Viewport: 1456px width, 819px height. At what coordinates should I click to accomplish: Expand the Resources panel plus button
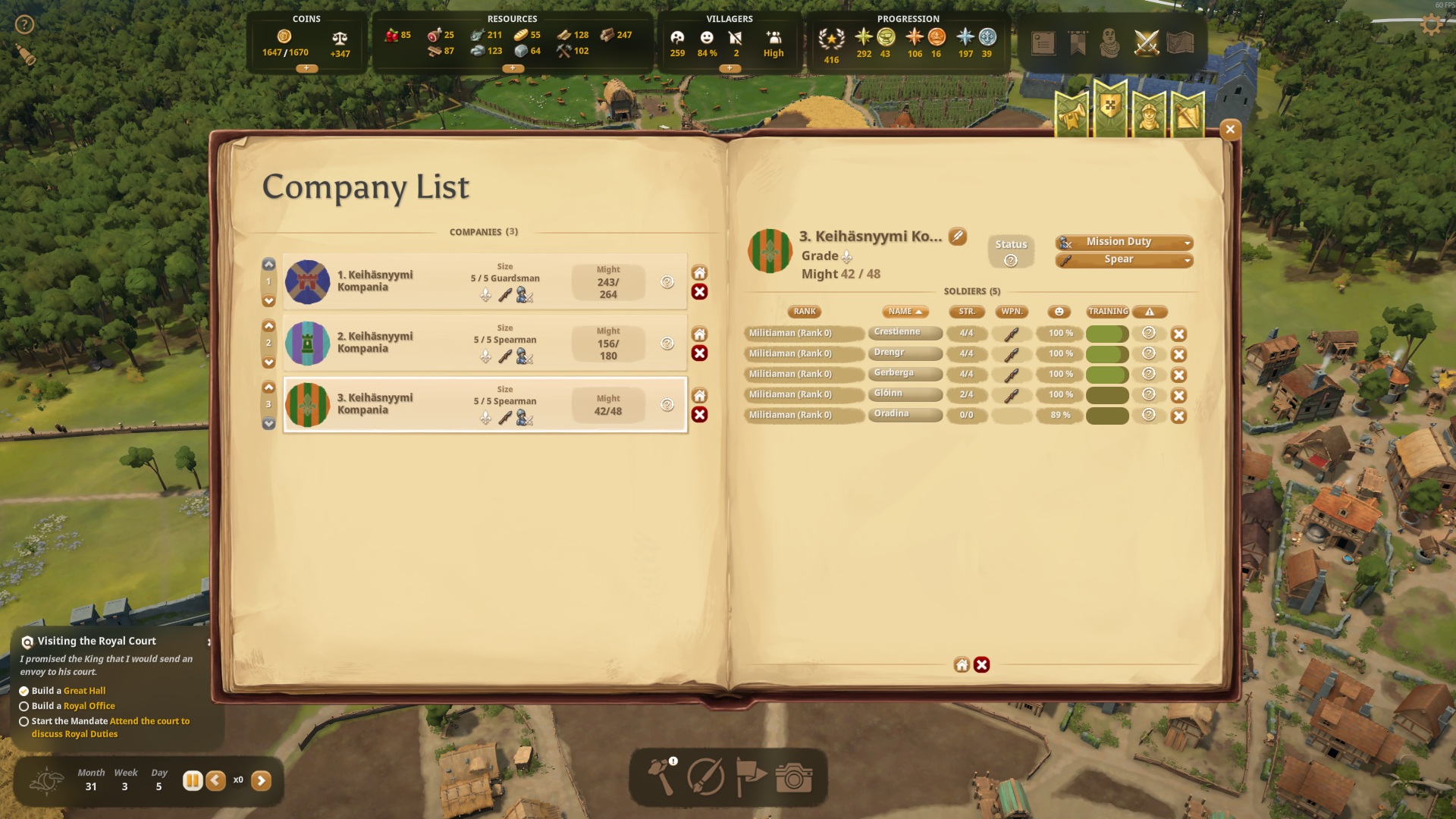pyautogui.click(x=513, y=68)
